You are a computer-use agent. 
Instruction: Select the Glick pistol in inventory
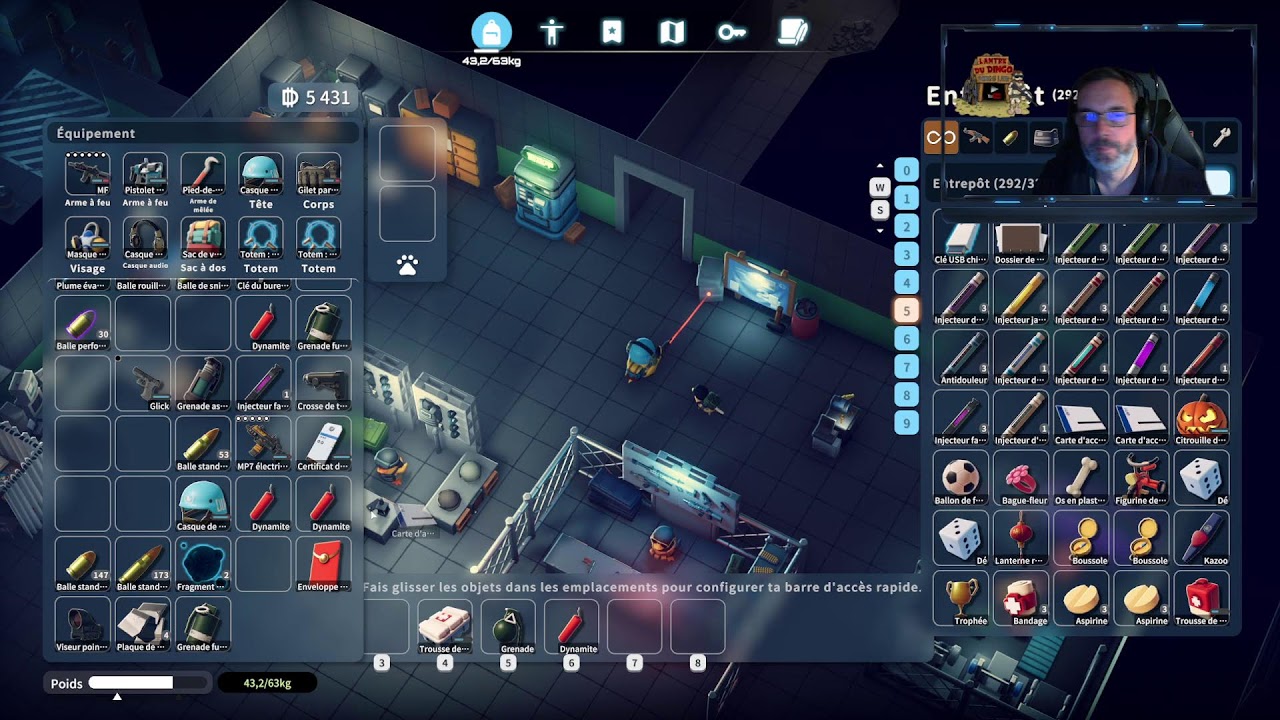(143, 384)
